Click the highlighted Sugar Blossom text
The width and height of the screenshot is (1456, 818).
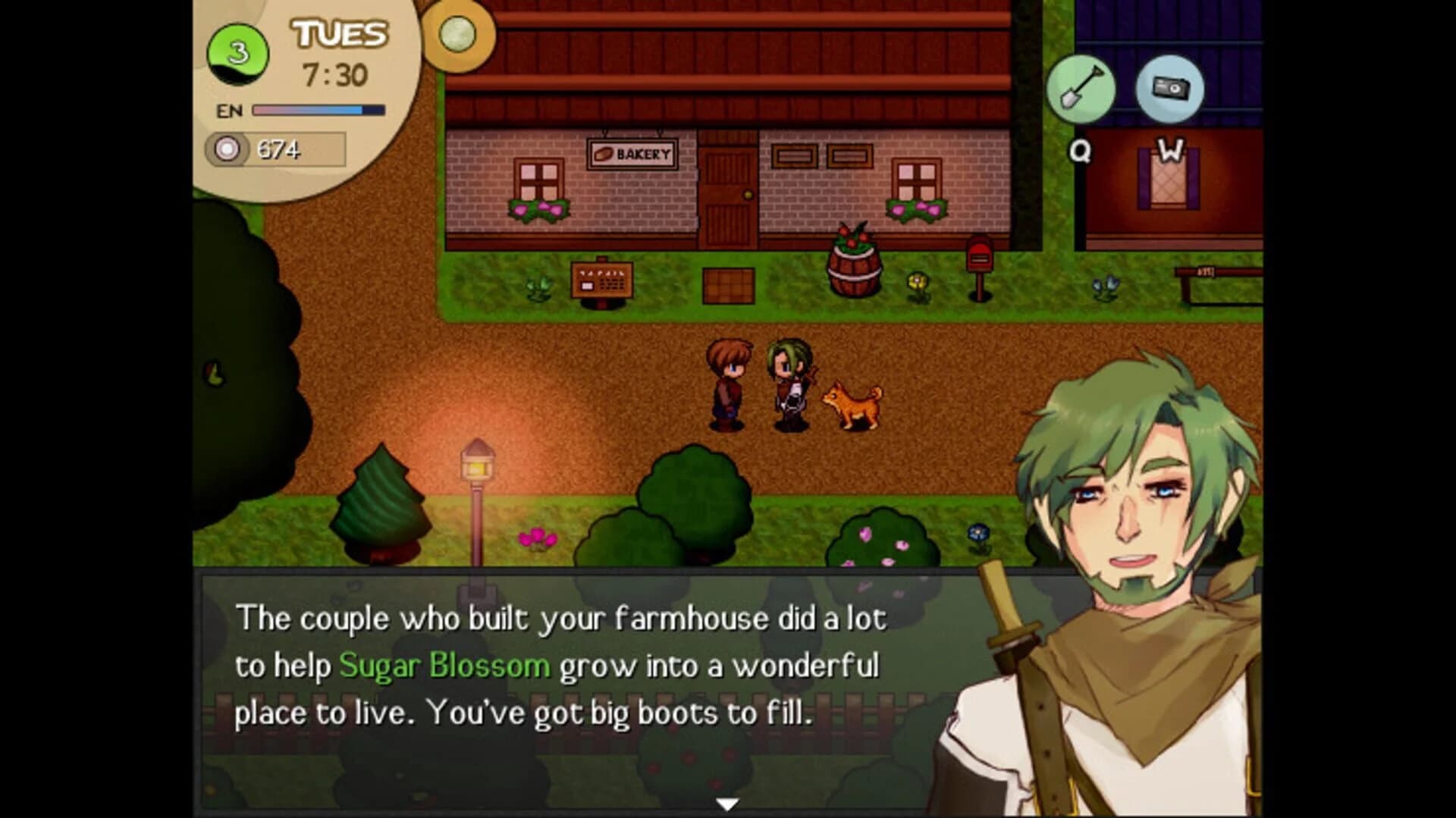coord(444,667)
